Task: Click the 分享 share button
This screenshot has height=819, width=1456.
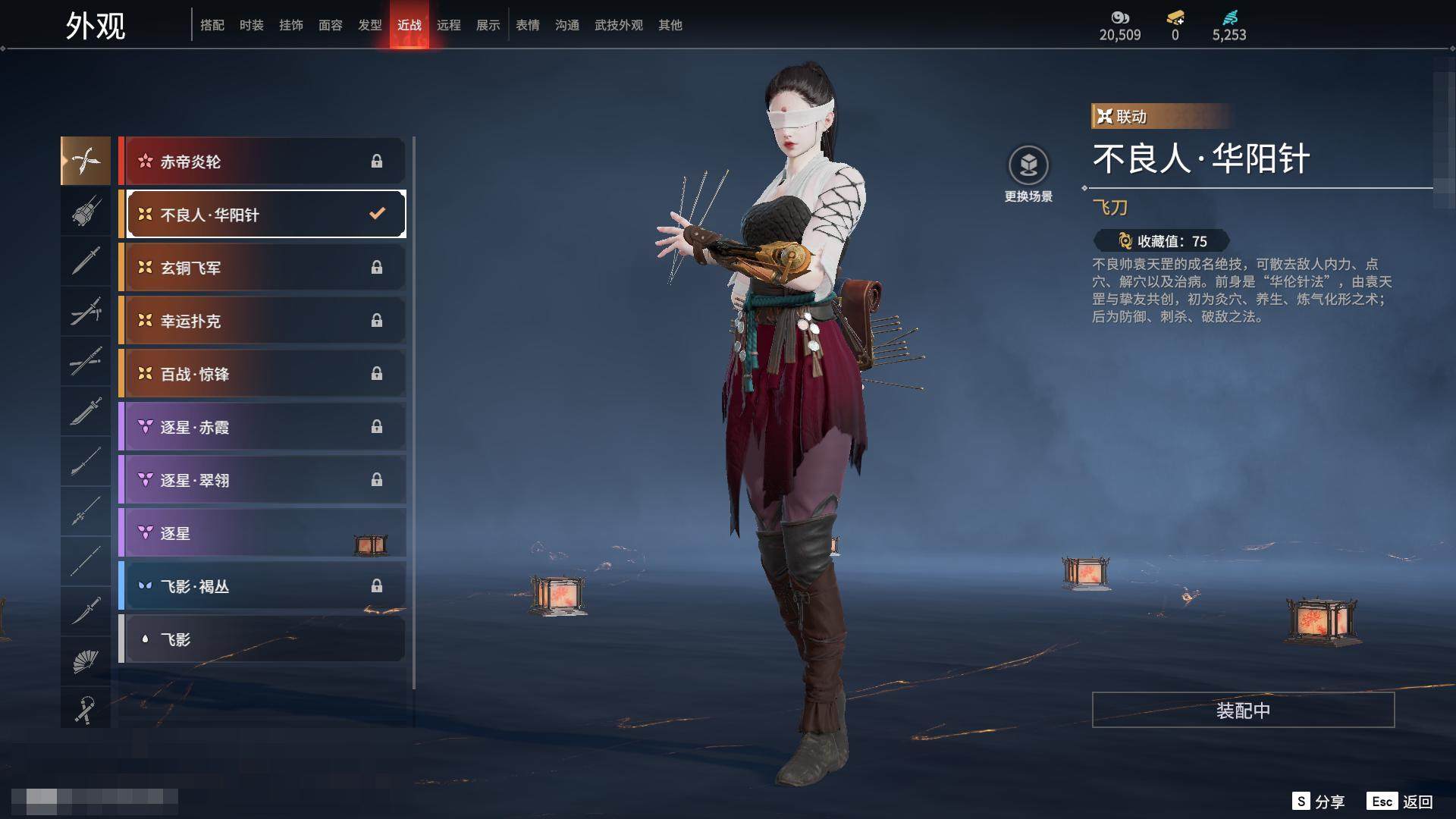Action: 1319,802
